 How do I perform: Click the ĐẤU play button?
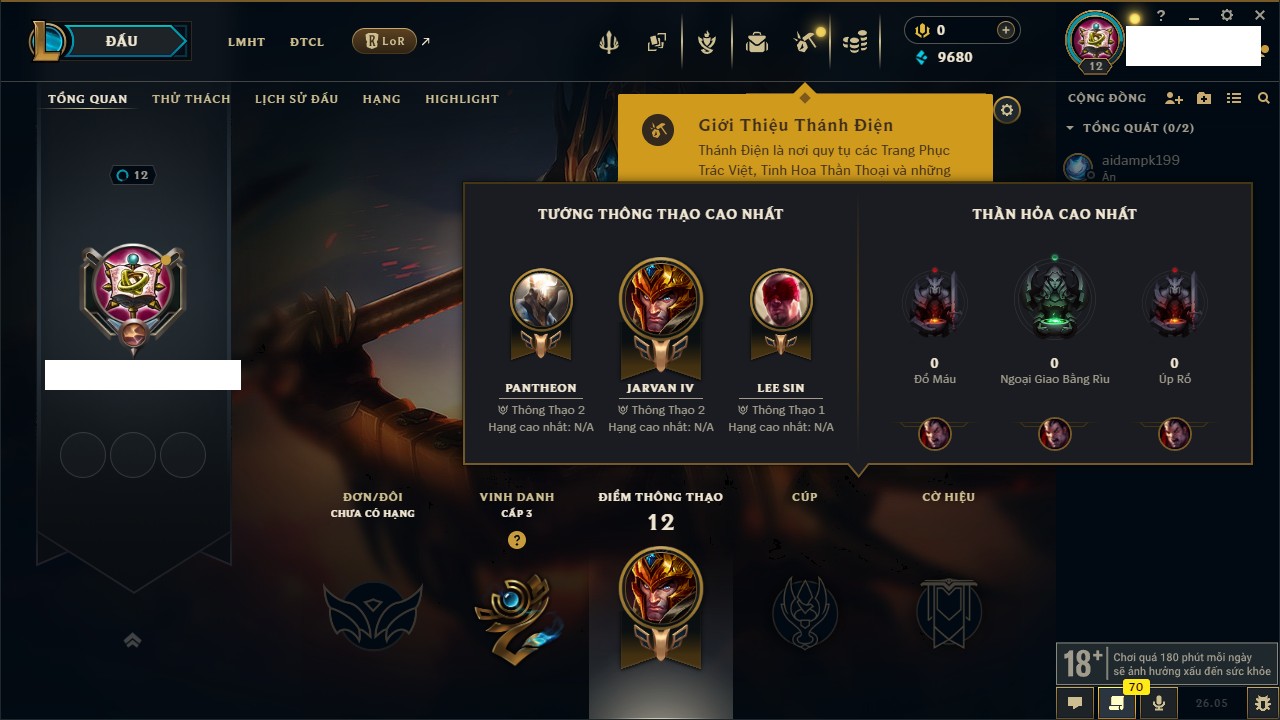[121, 41]
